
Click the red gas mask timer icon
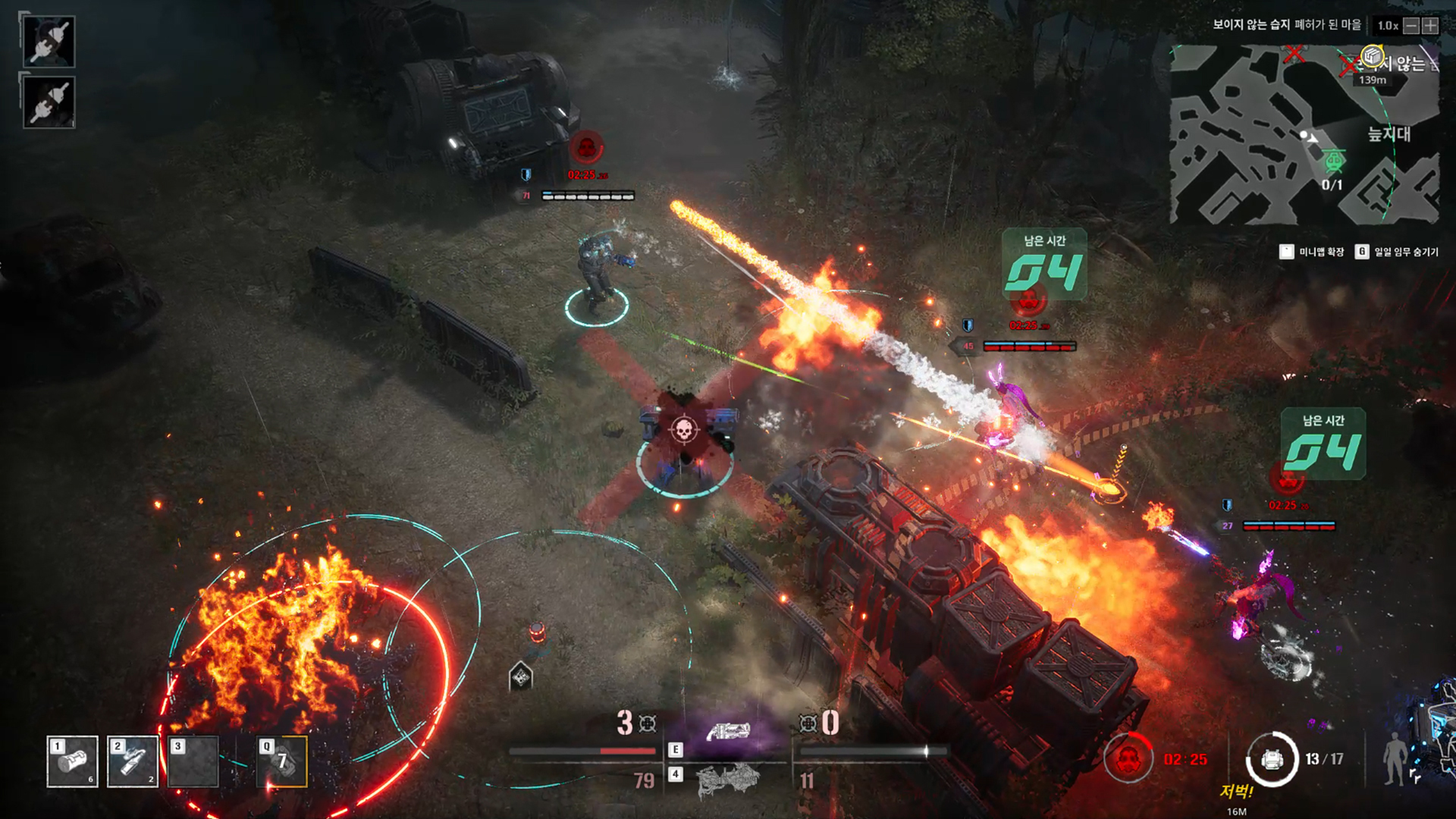[x=1128, y=758]
